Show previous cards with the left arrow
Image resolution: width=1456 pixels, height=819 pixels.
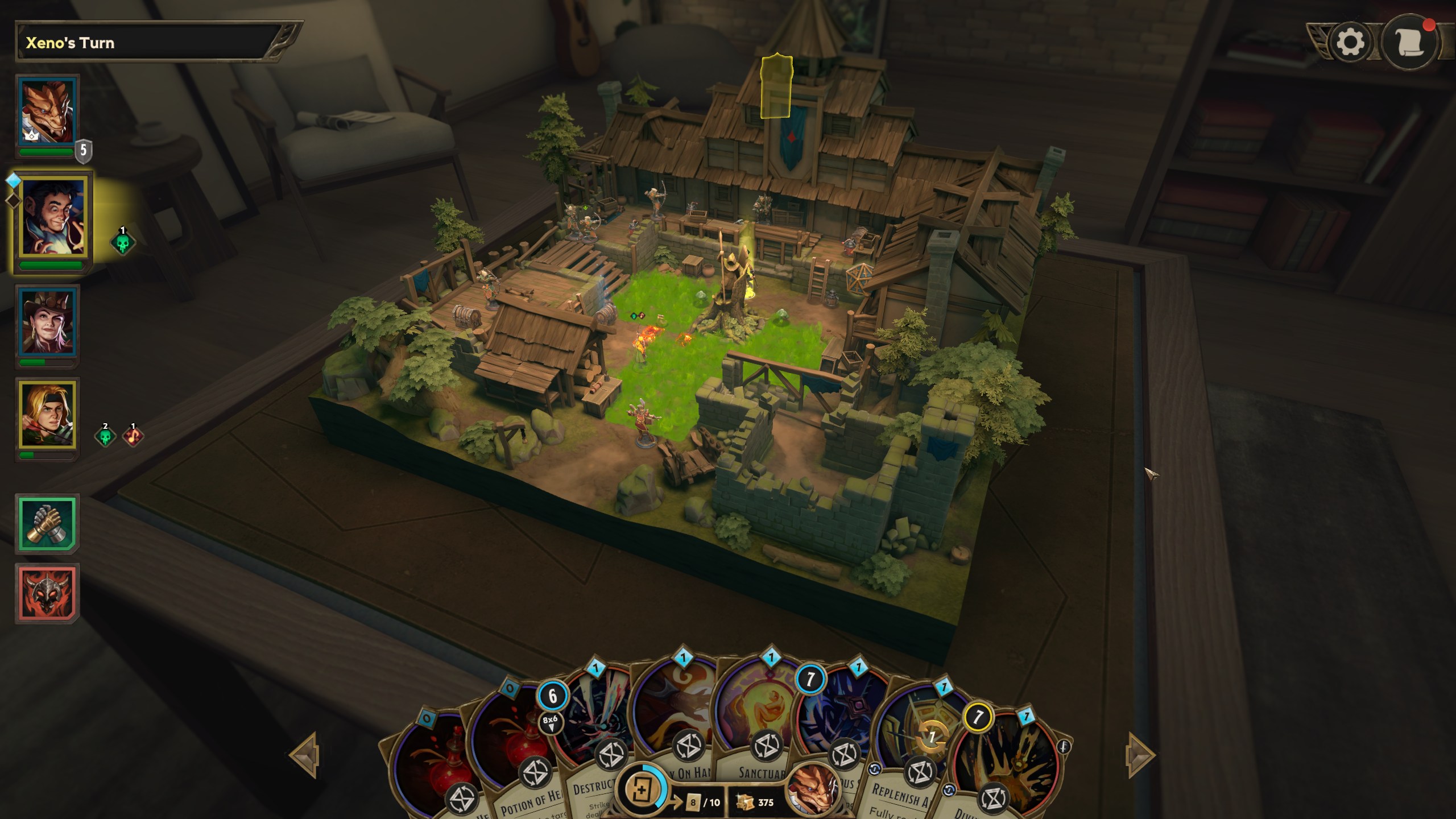(x=304, y=755)
